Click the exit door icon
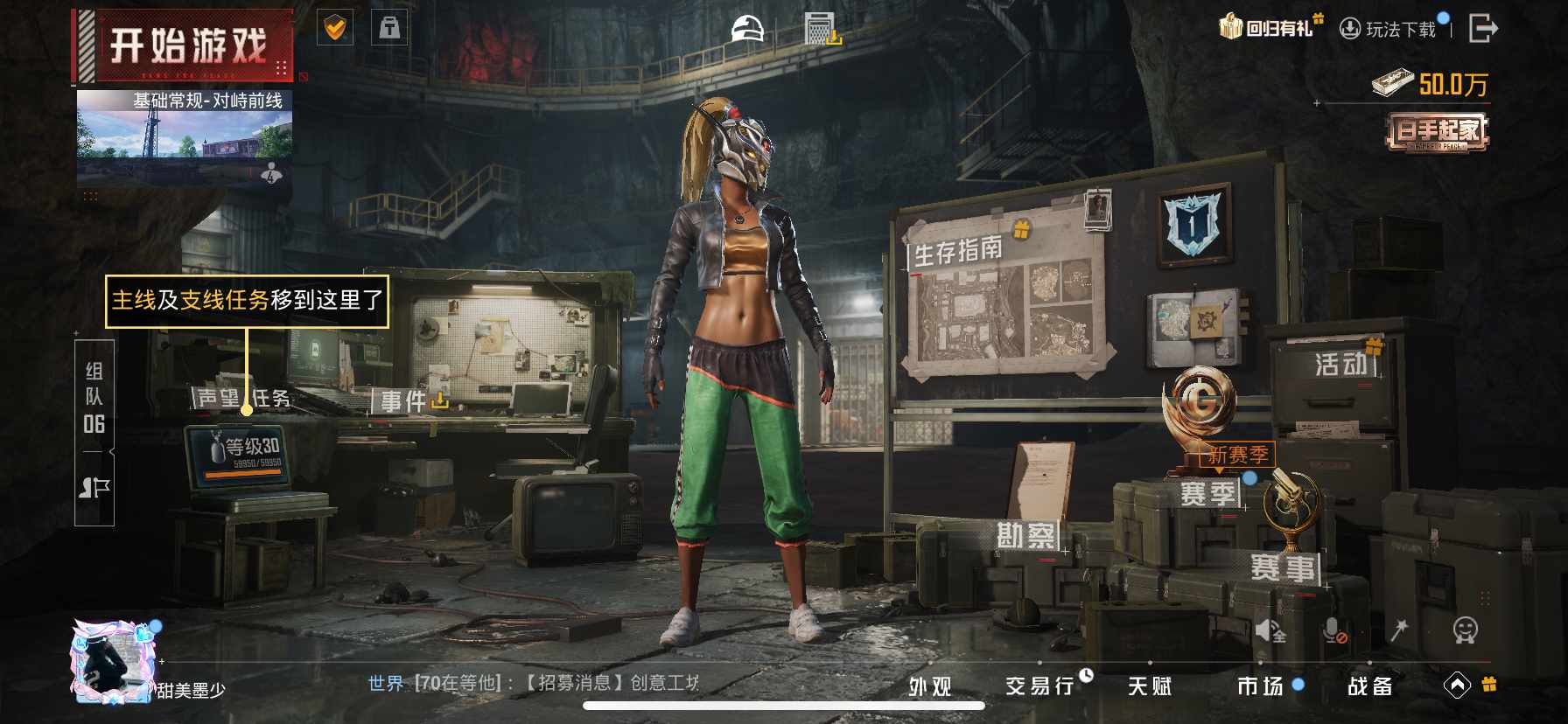The image size is (1568, 724). click(x=1482, y=28)
